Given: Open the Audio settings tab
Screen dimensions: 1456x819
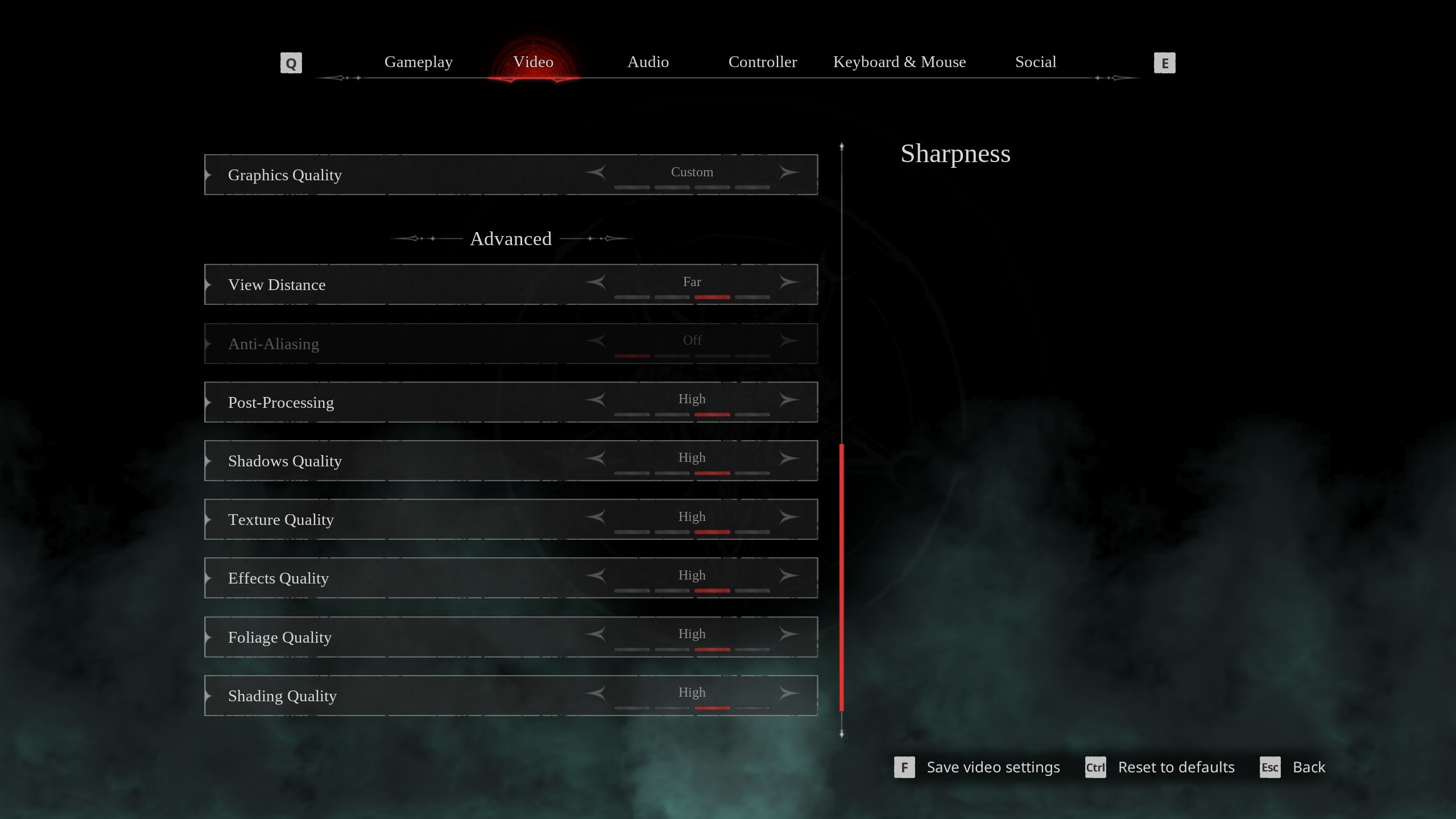Looking at the screenshot, I should click(648, 62).
